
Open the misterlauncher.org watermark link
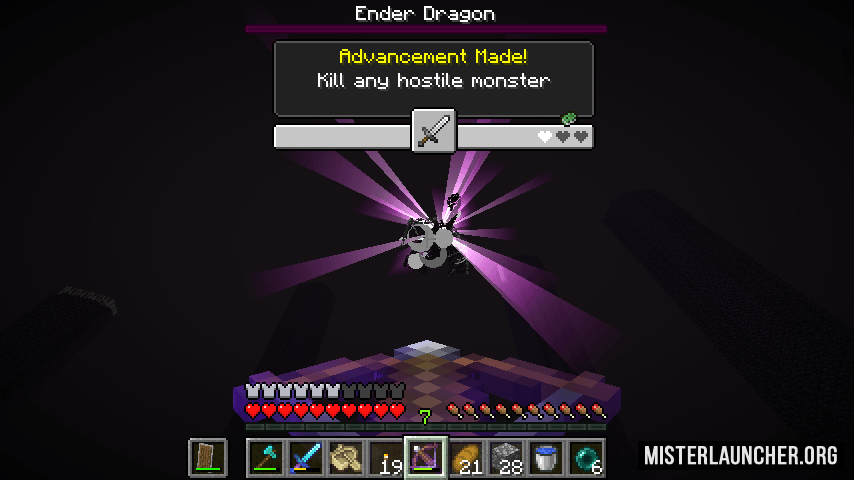click(741, 456)
